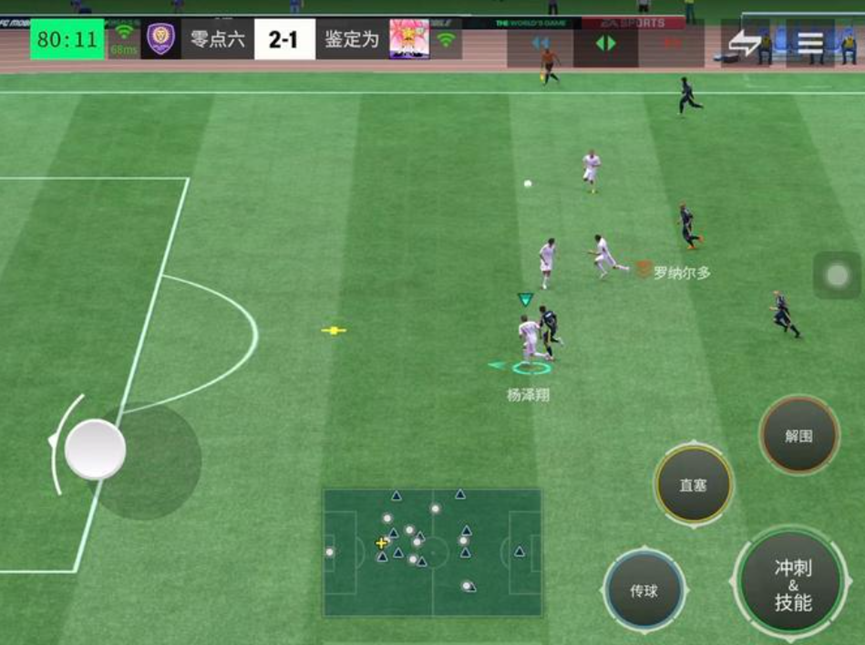The width and height of the screenshot is (865, 645).
Task: Open the hamburger pause menu
Action: [810, 42]
